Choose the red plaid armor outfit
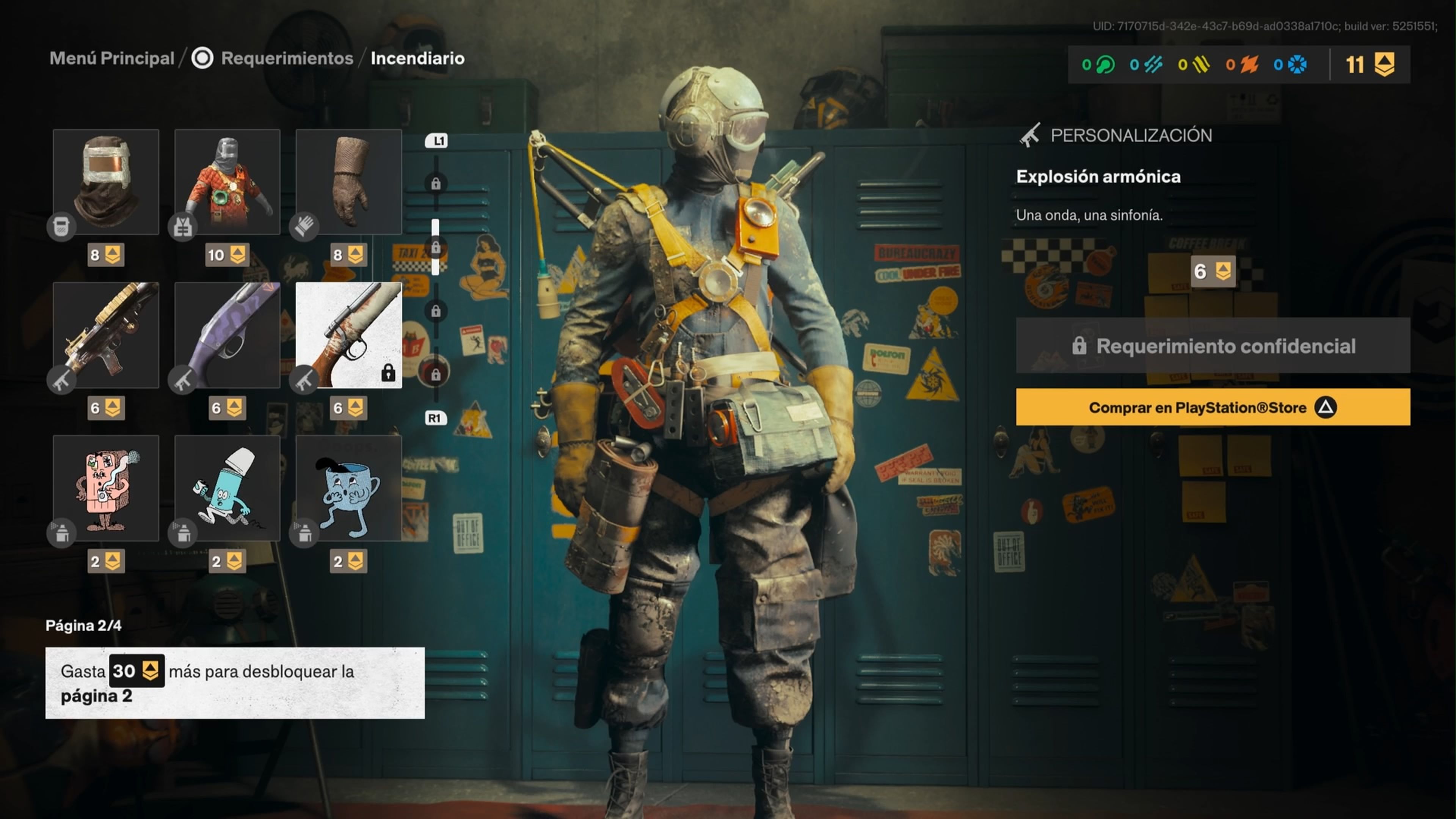This screenshot has width=1456, height=819. [x=227, y=182]
